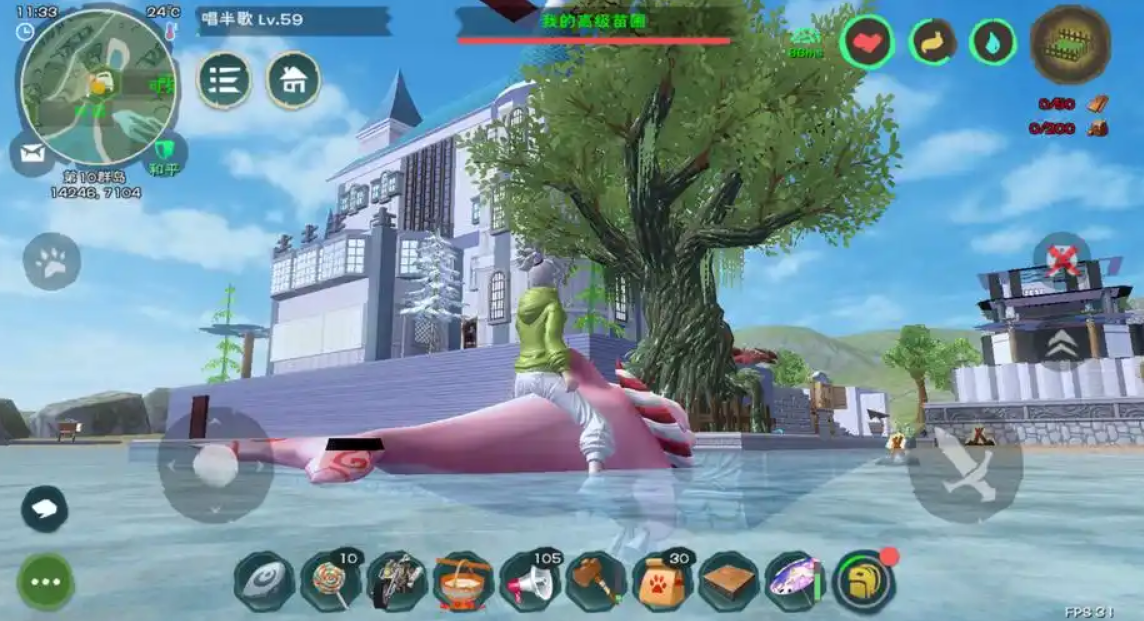The image size is (1144, 621).
Task: Tap the double-chevron jump button
Action: [1062, 345]
